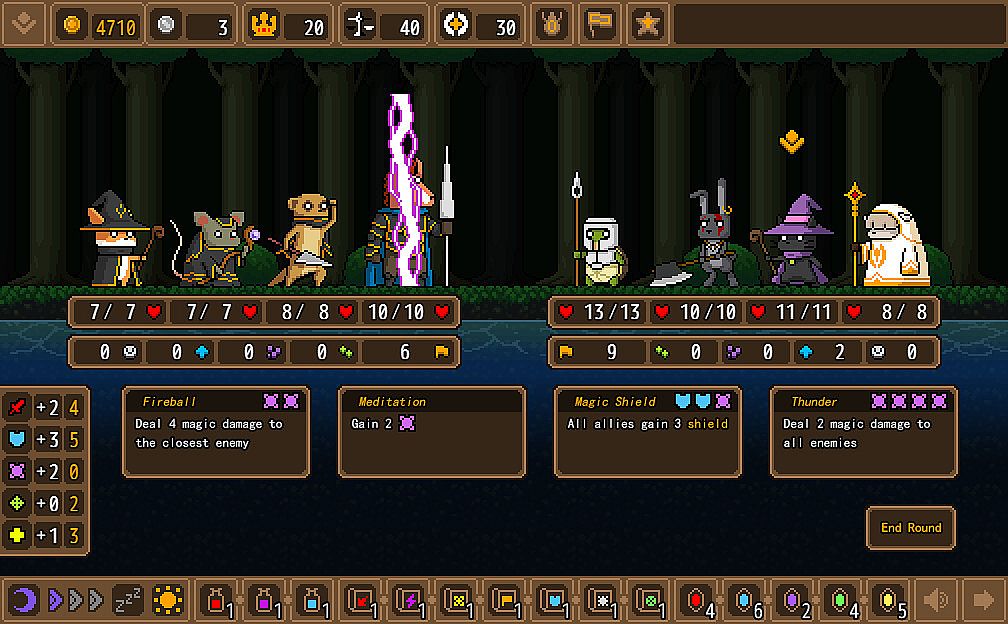The width and height of the screenshot is (1008, 624).
Task: Use the Thunder spell card
Action: pyautogui.click(x=864, y=432)
